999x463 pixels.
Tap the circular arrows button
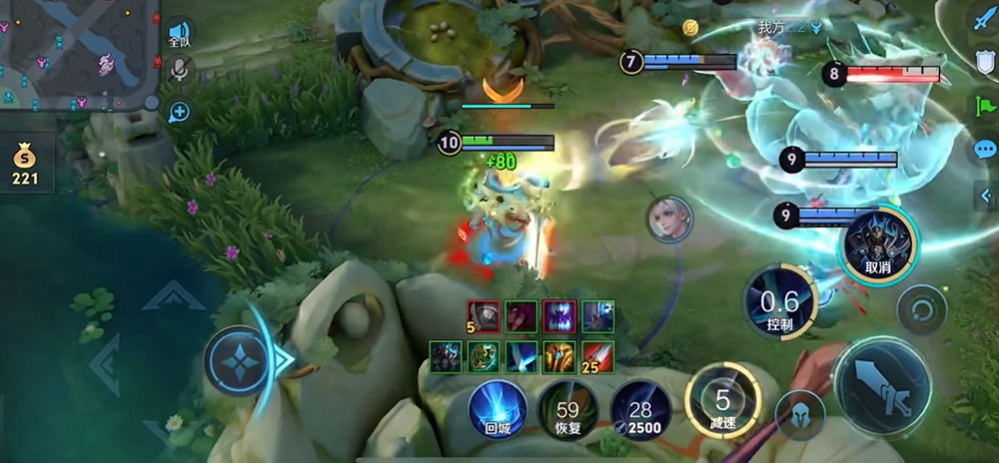(x=921, y=311)
